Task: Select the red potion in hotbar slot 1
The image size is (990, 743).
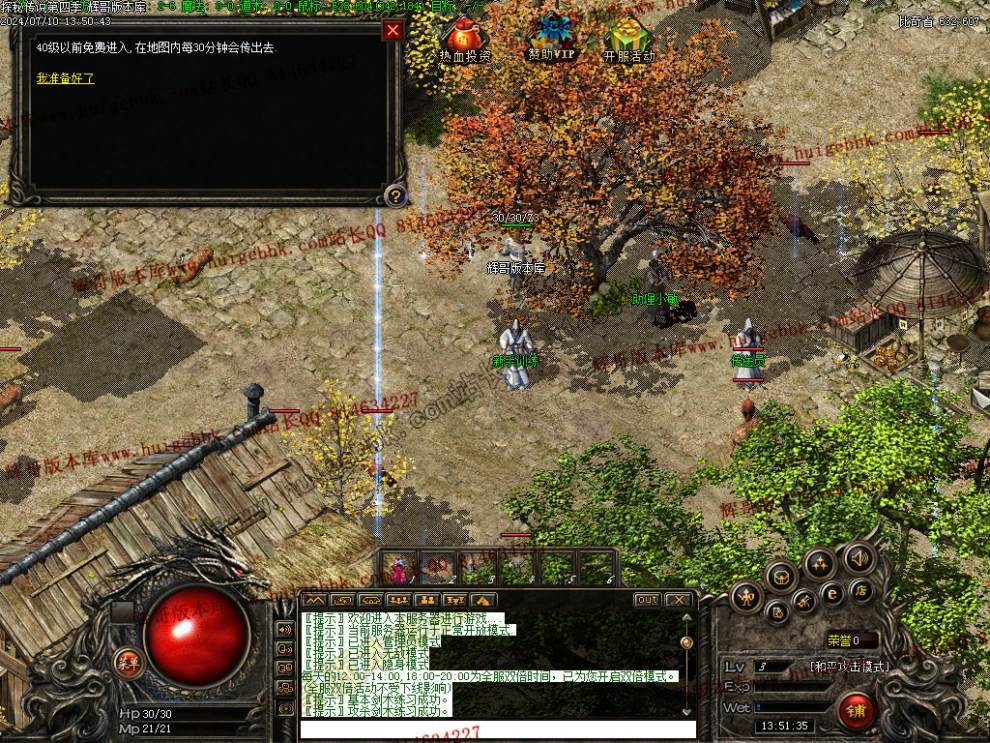Action: point(401,568)
